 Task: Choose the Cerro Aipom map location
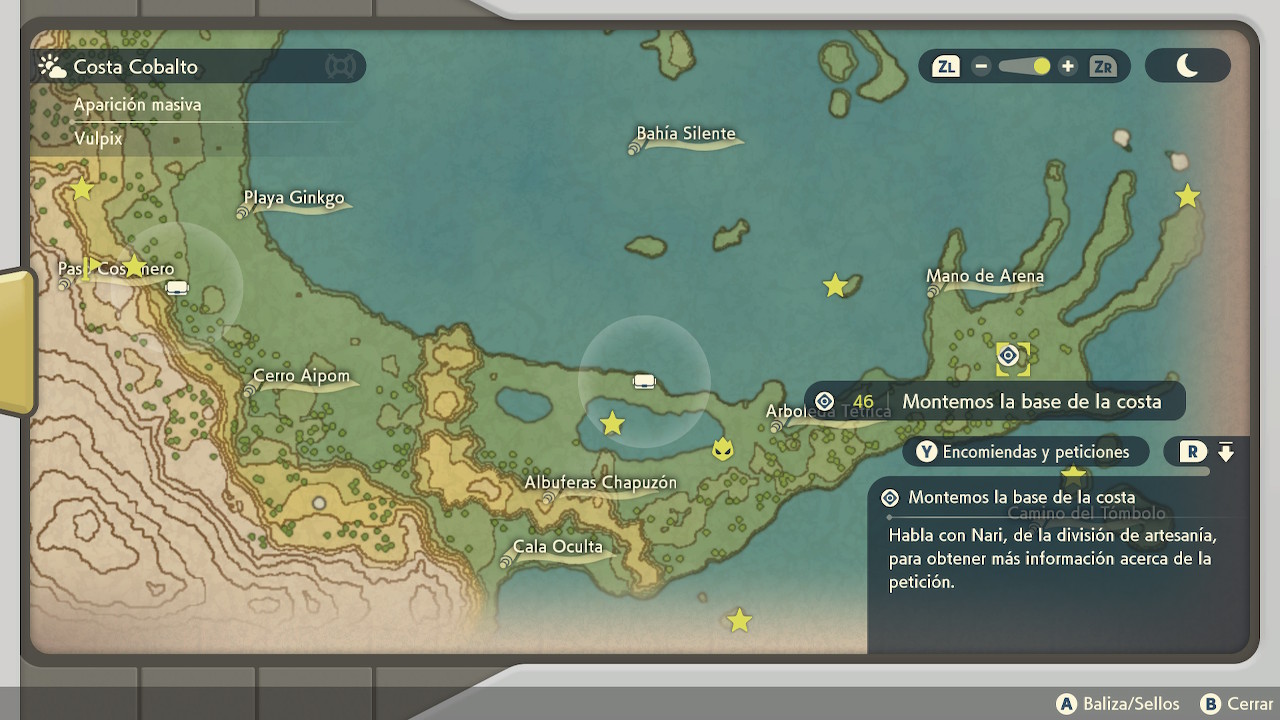301,377
